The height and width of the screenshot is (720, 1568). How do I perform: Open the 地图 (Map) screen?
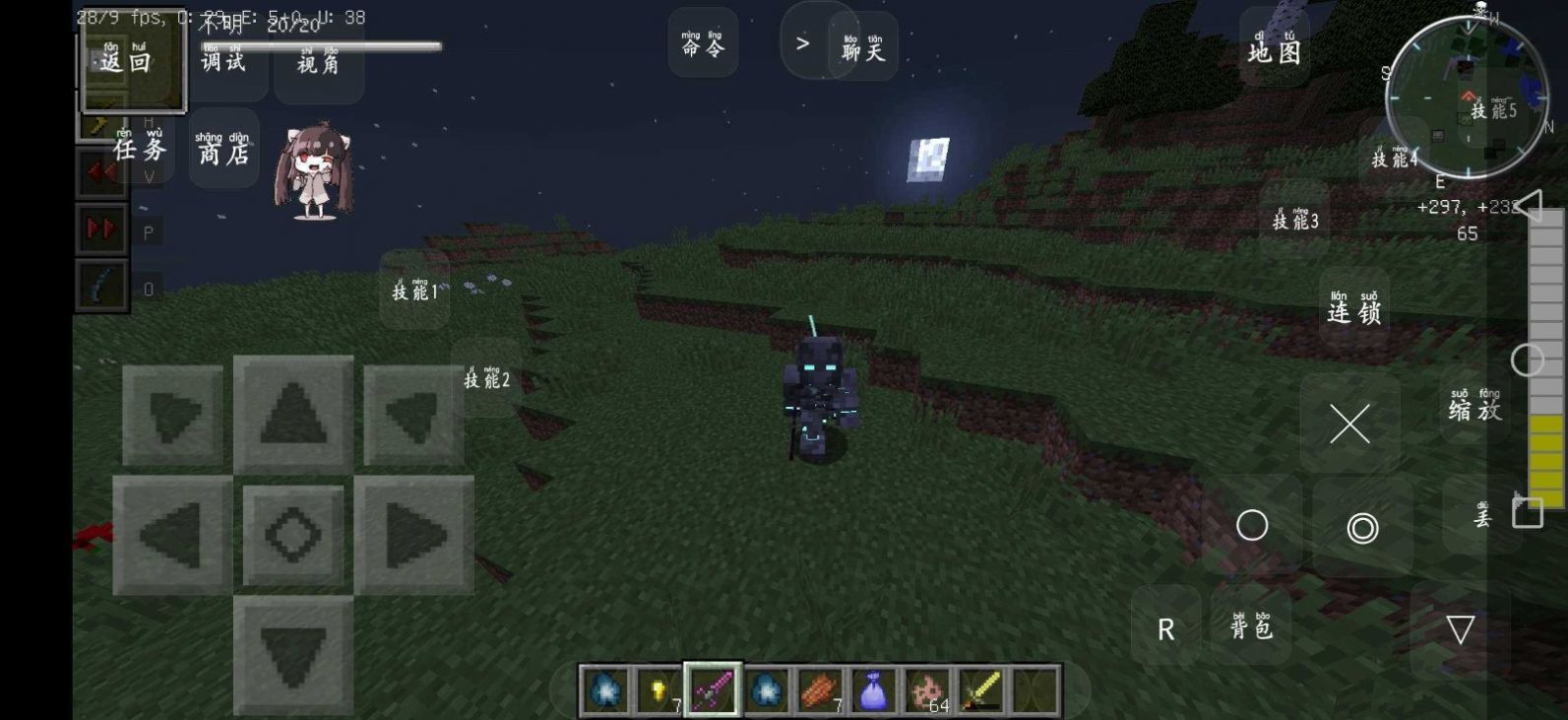tap(1274, 47)
